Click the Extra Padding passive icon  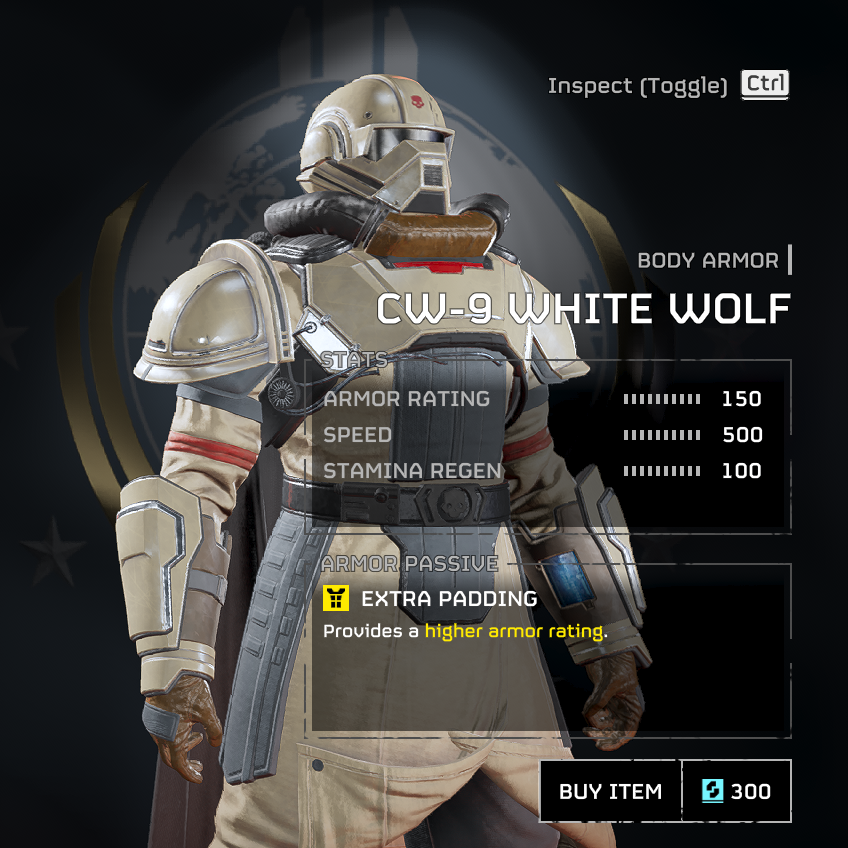click(x=336, y=598)
